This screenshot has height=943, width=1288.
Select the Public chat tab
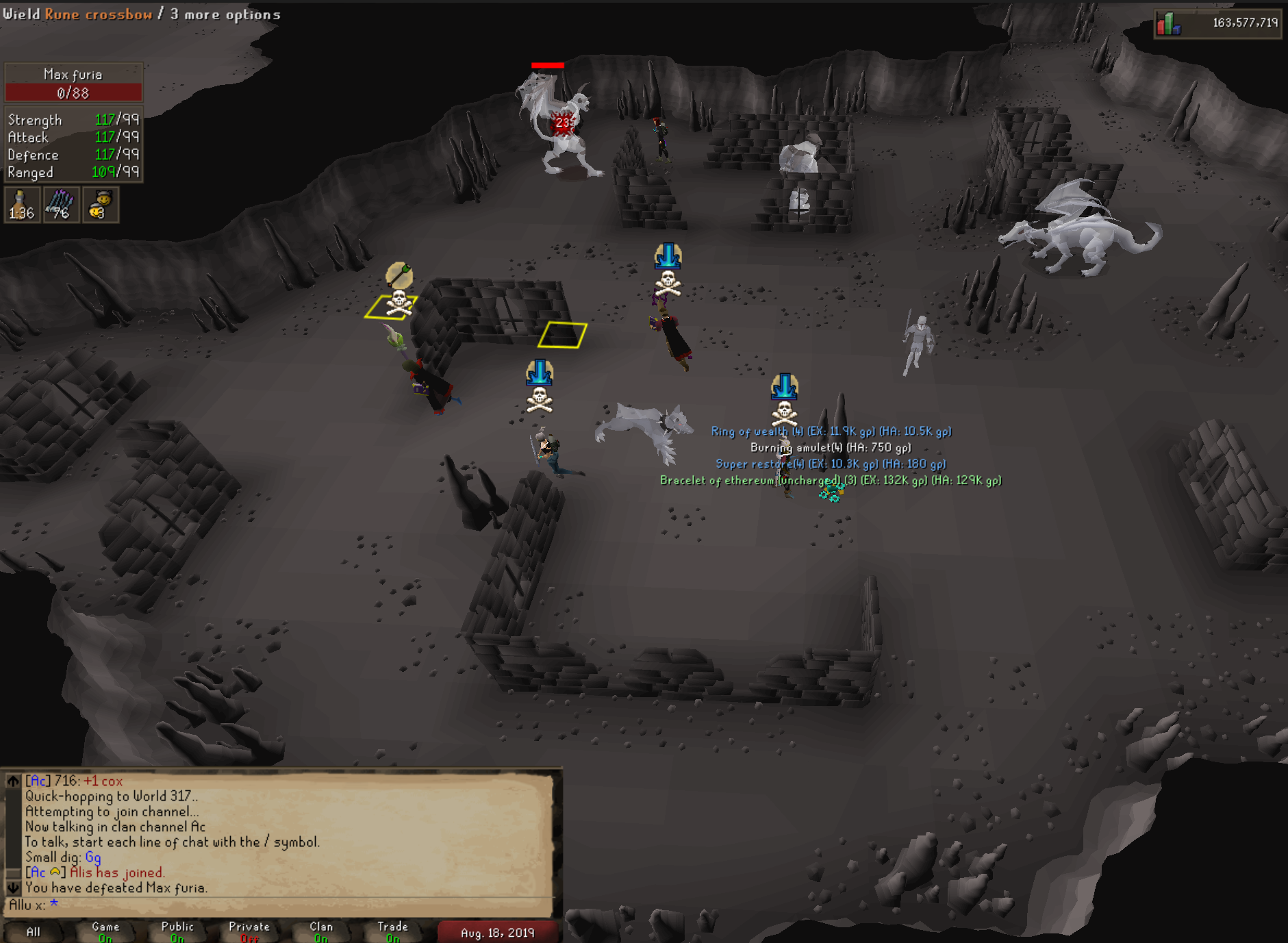click(x=177, y=932)
